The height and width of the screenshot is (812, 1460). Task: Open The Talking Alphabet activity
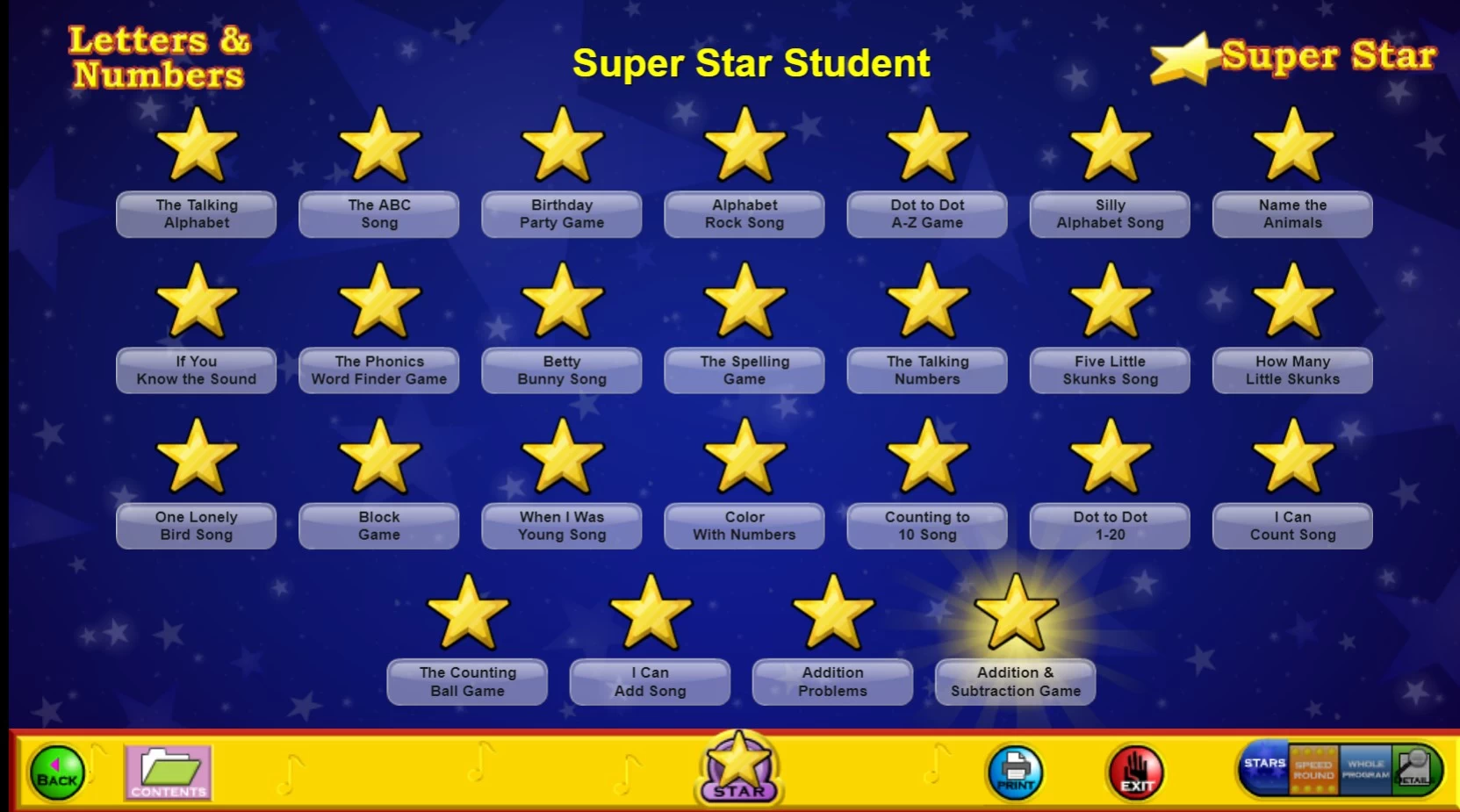pyautogui.click(x=197, y=214)
